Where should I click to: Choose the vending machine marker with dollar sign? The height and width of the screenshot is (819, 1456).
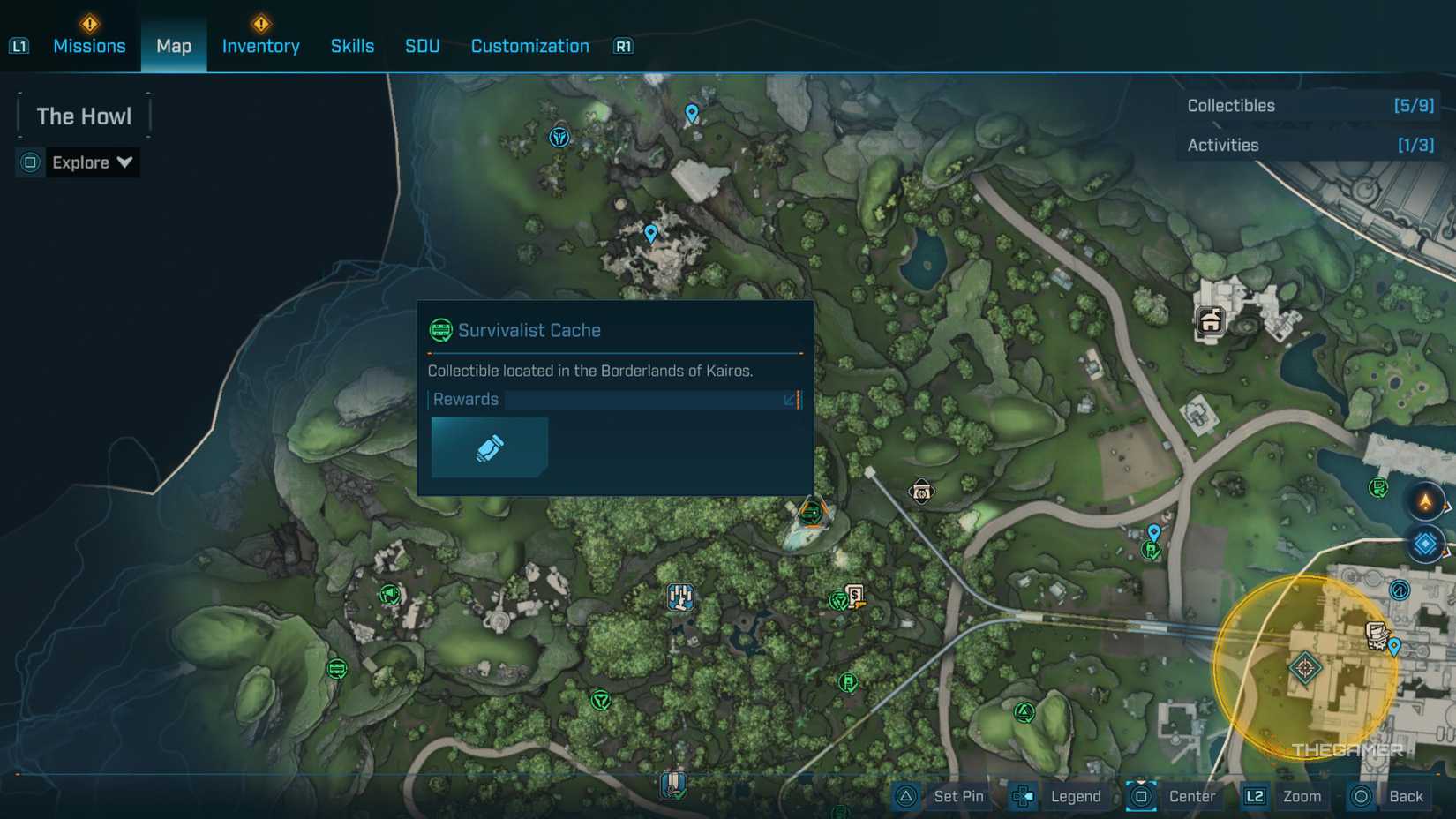pyautogui.click(x=854, y=595)
